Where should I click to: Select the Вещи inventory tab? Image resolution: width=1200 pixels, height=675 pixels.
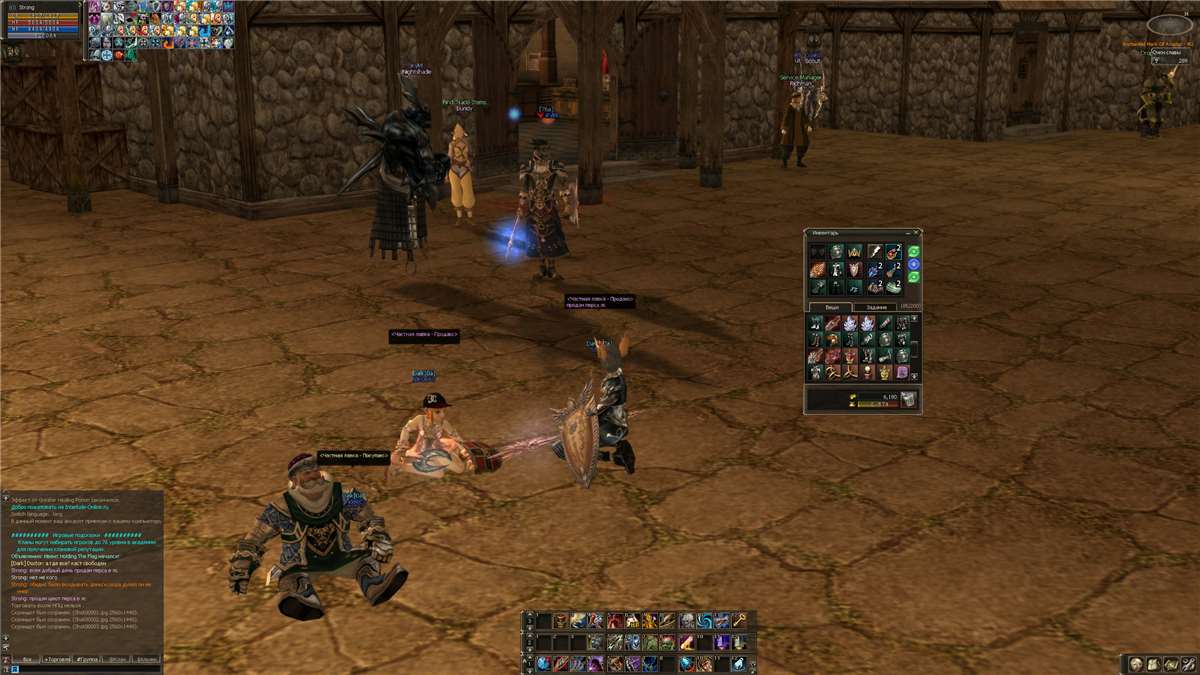[x=830, y=307]
